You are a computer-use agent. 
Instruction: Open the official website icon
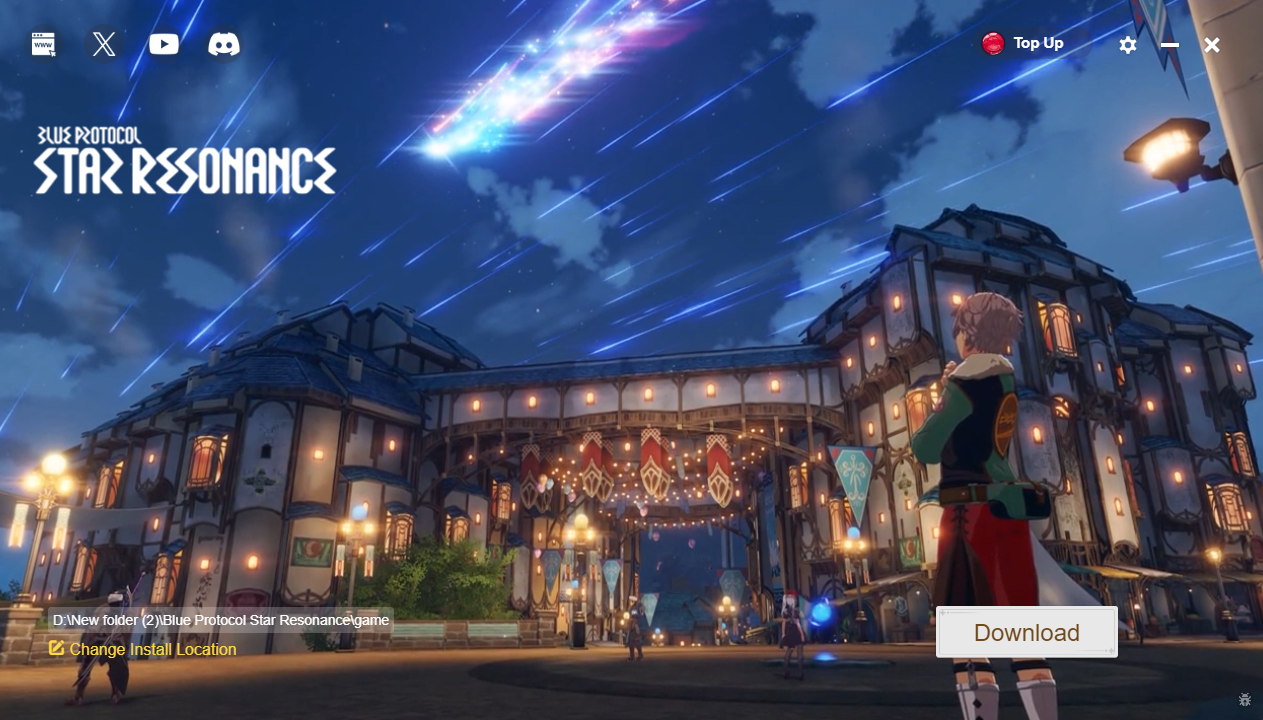[x=43, y=44]
